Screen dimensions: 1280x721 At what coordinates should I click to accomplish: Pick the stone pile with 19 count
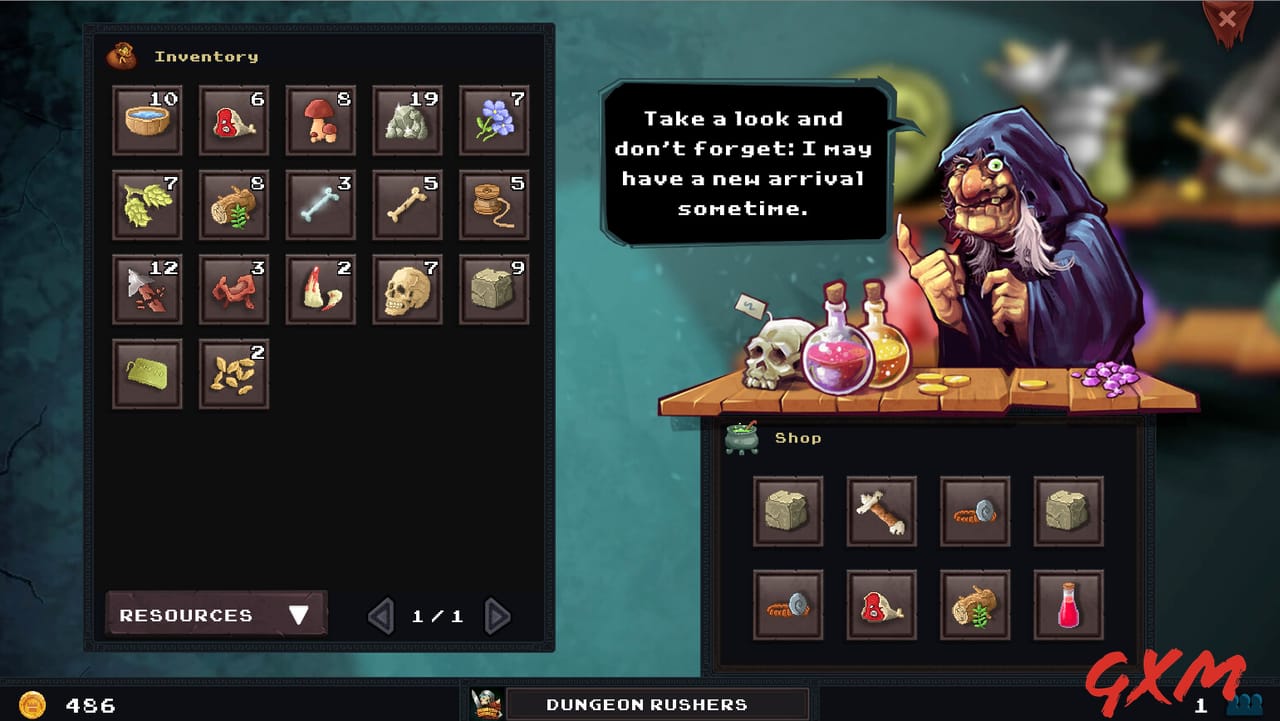pyautogui.click(x=407, y=119)
